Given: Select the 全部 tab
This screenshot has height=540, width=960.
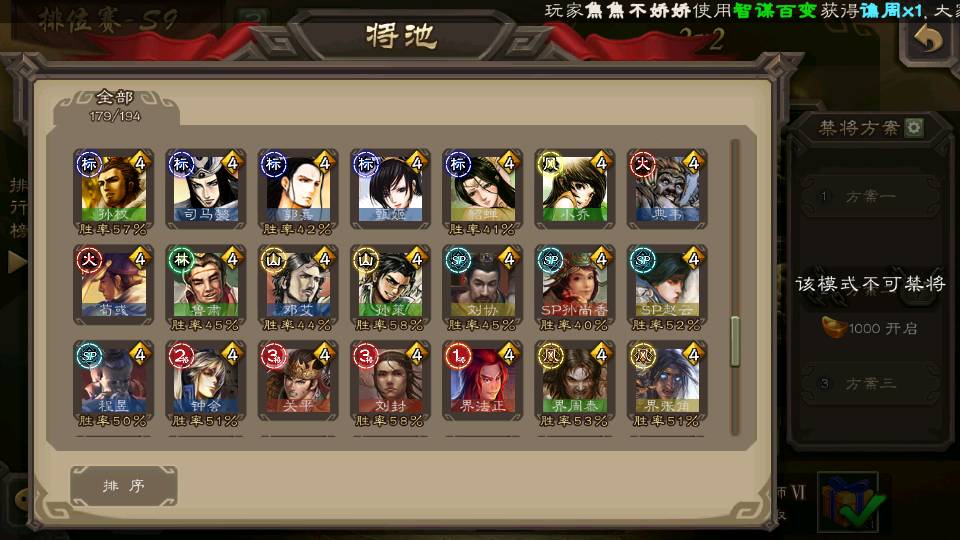Looking at the screenshot, I should tap(115, 104).
